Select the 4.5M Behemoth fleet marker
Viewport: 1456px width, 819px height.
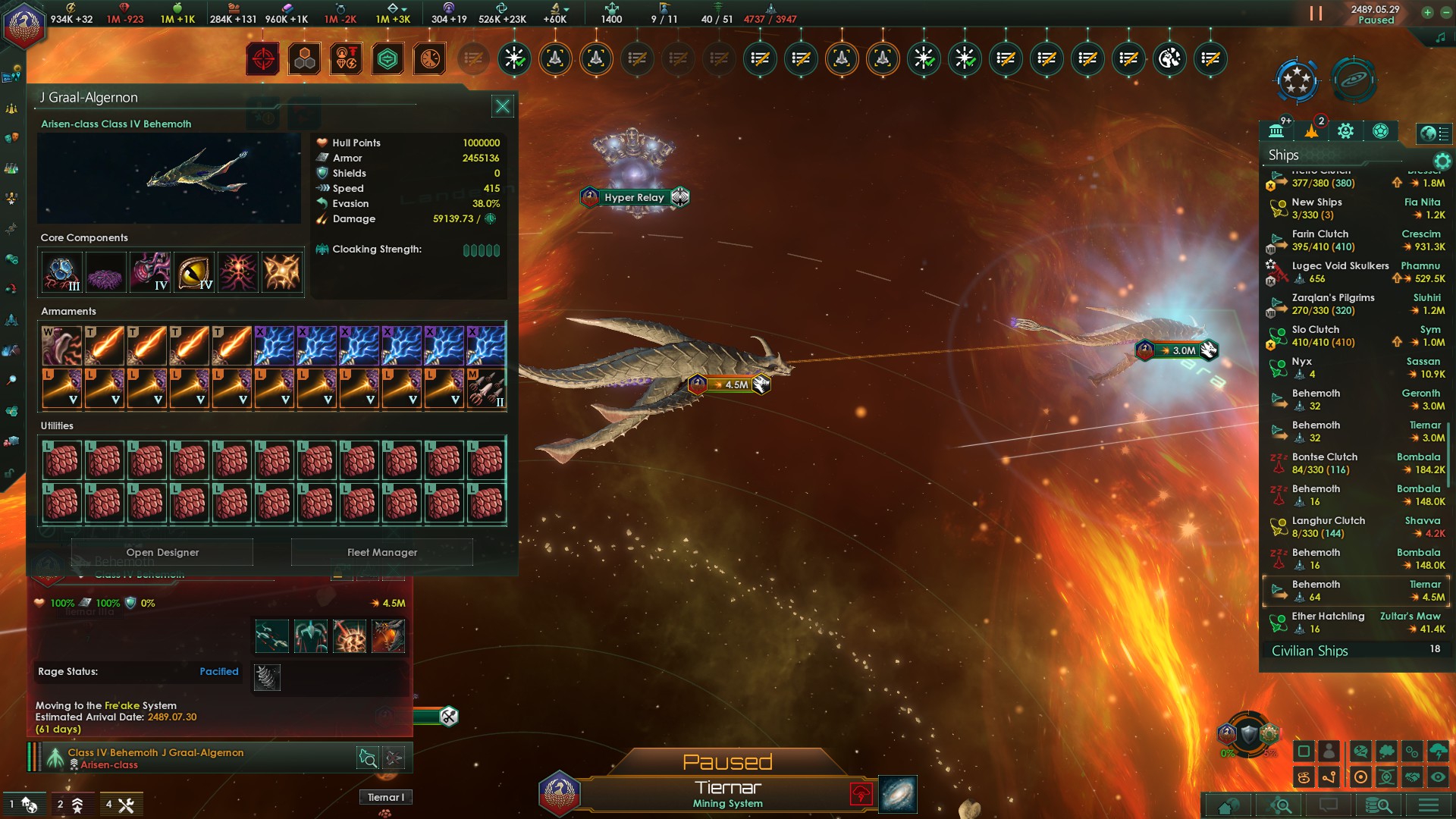click(730, 384)
